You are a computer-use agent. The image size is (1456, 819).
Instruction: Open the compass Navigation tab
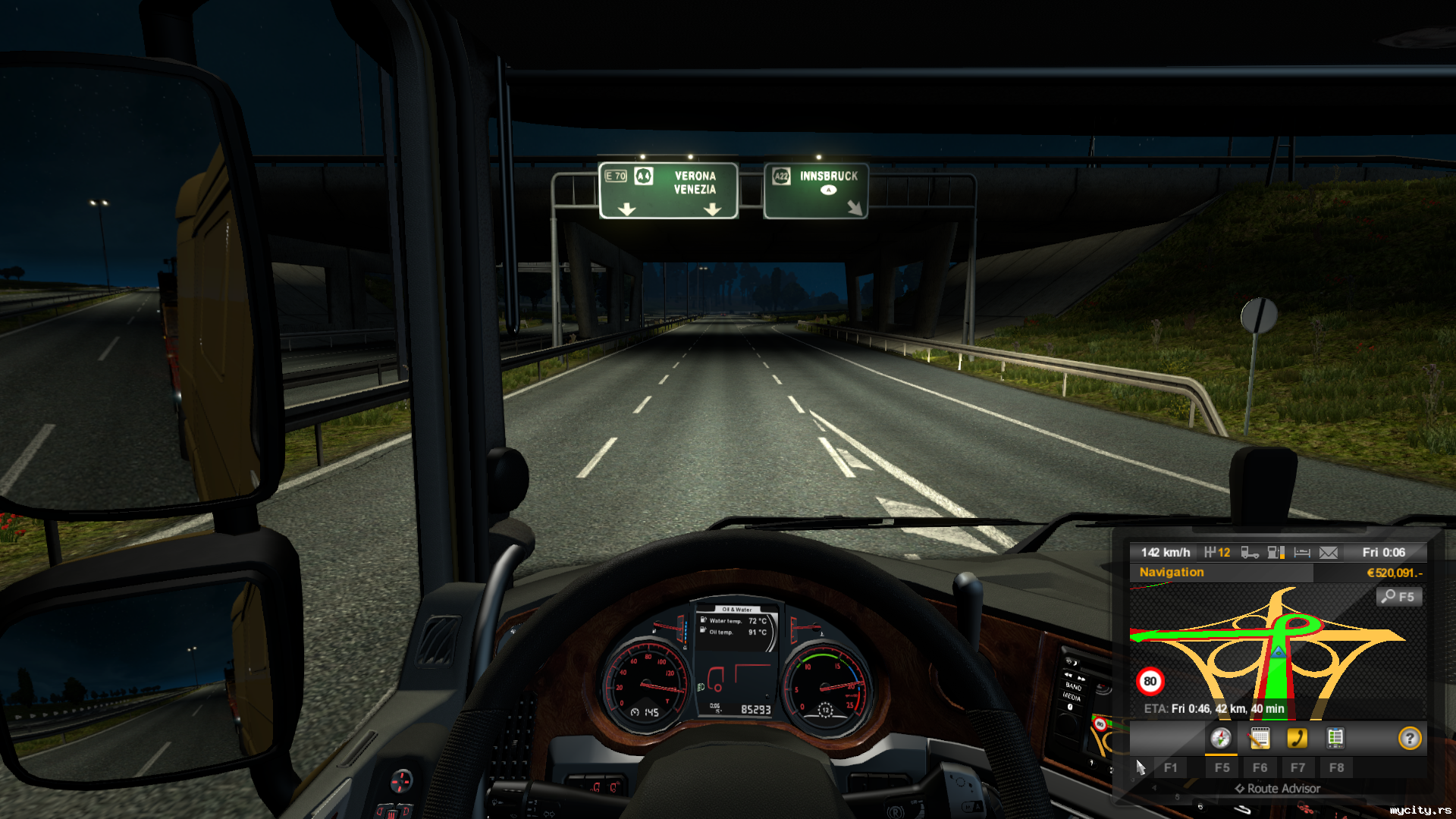coord(1221,739)
